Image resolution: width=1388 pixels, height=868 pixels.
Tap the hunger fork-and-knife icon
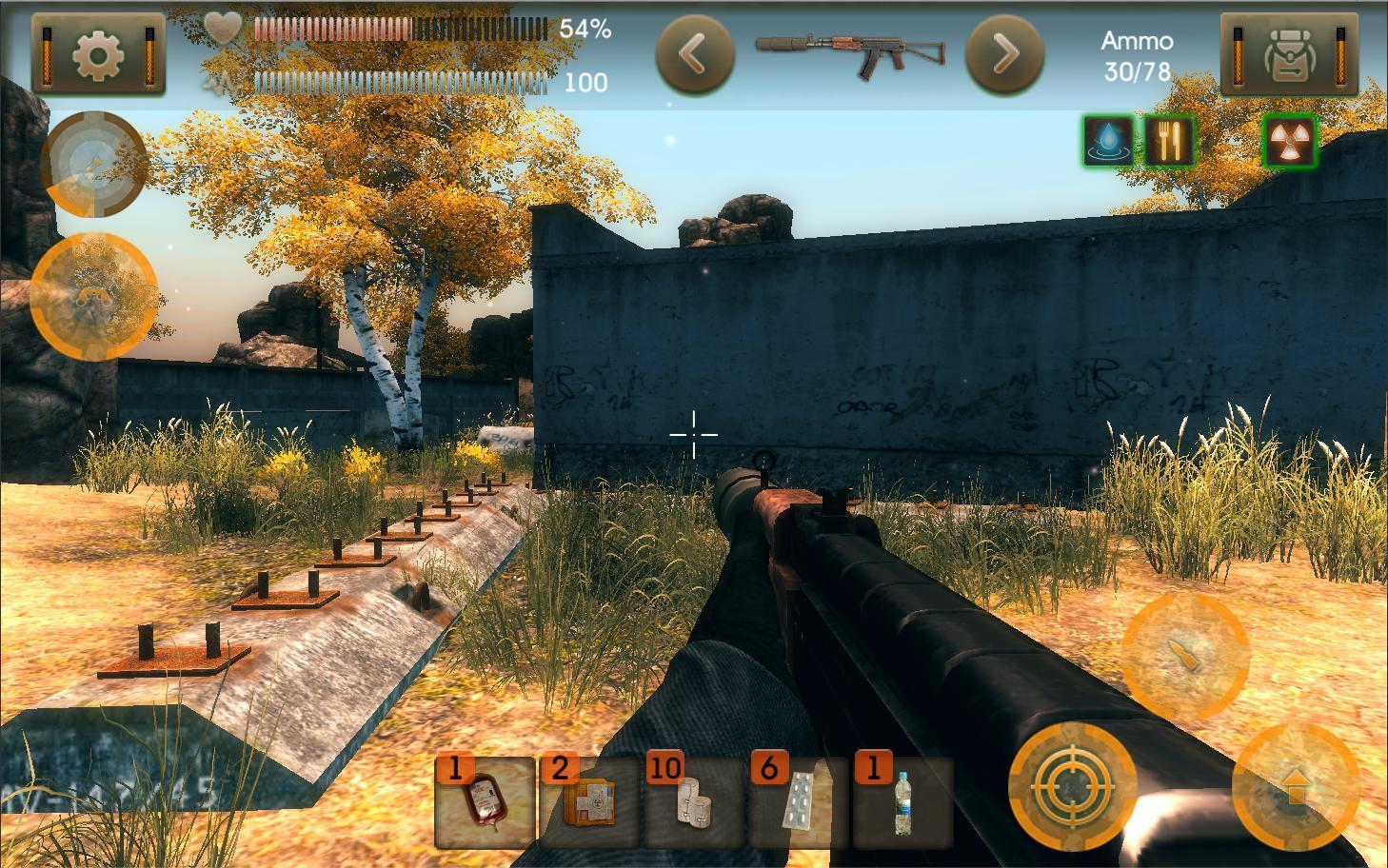point(1169,139)
